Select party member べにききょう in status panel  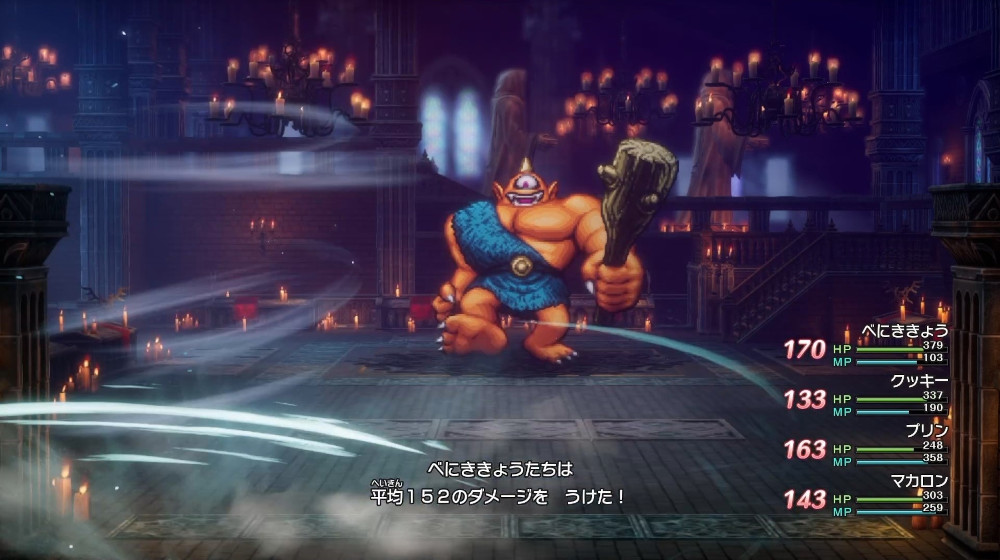(906, 331)
